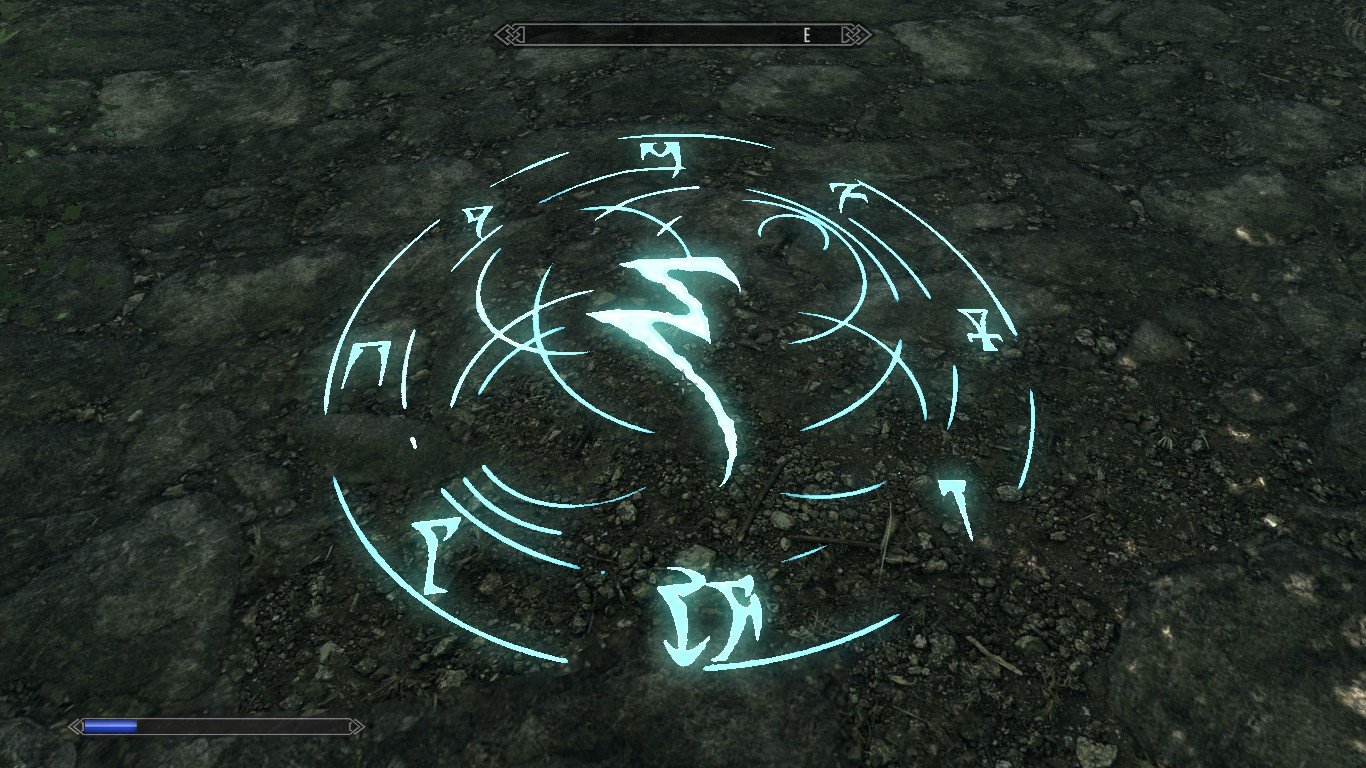
Task: Click the paired runes at the circle's bottom
Action: (x=710, y=615)
